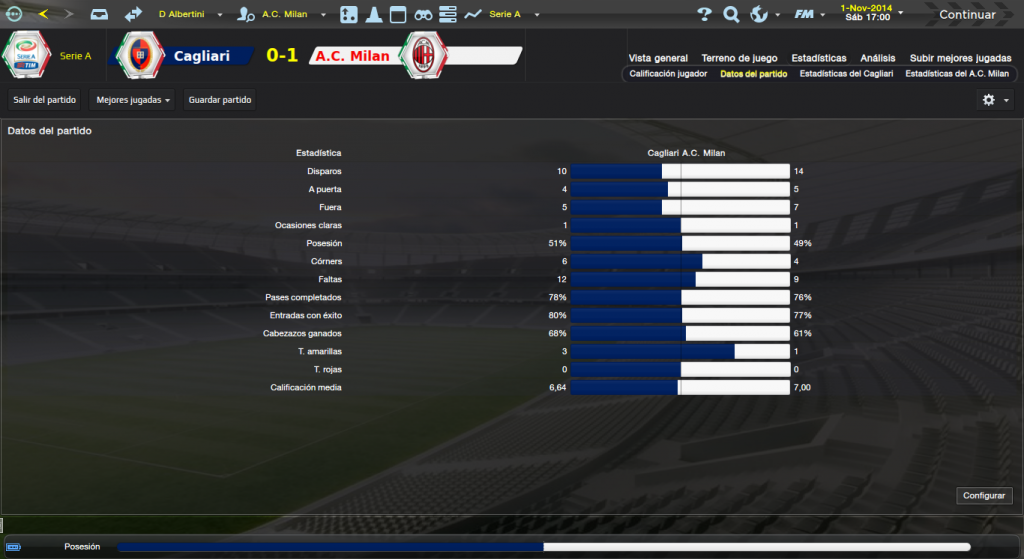Open the gear settings dropdown
This screenshot has height=559, width=1024.
(994, 100)
